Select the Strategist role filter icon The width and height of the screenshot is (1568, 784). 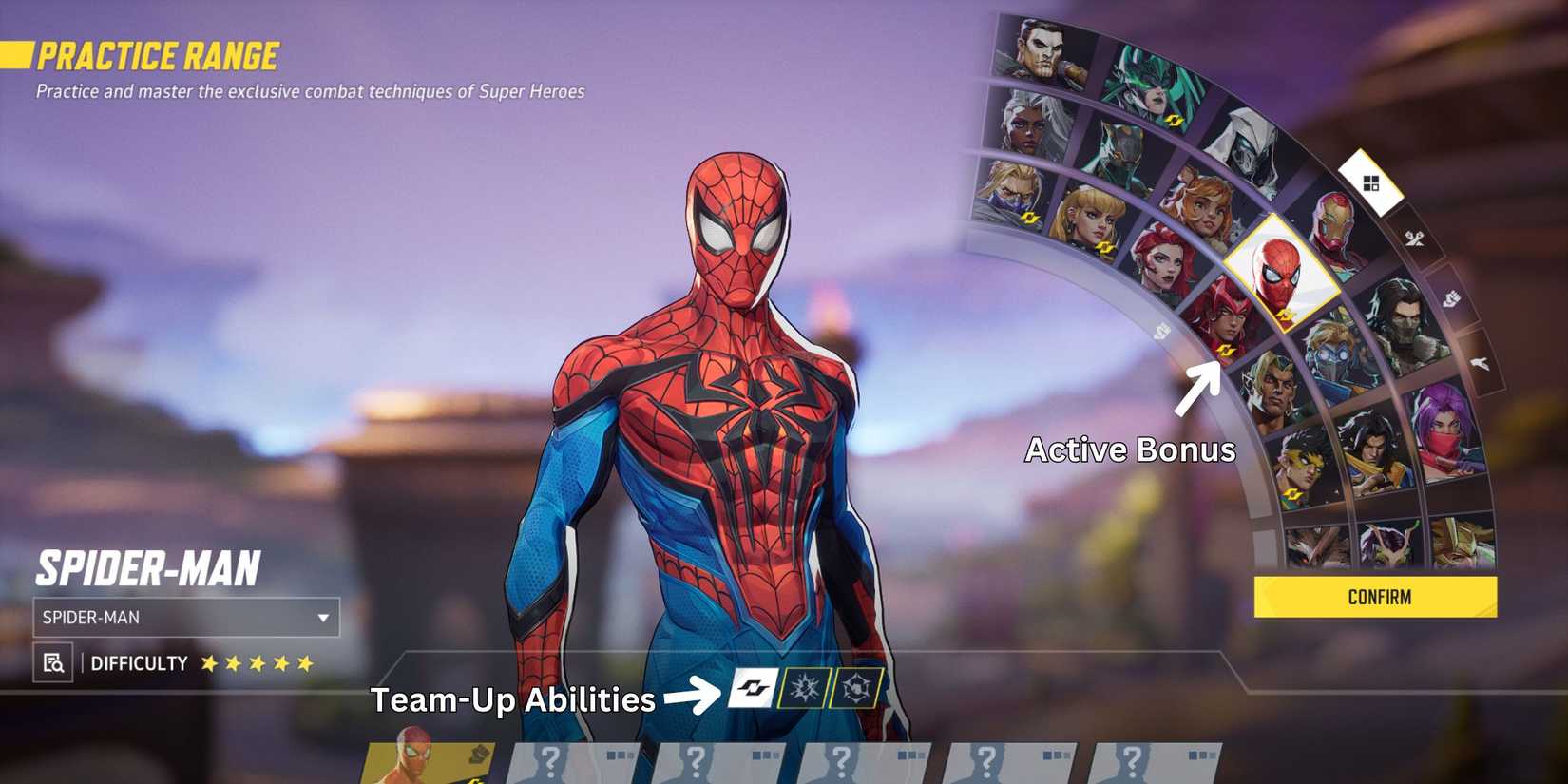tap(1480, 362)
